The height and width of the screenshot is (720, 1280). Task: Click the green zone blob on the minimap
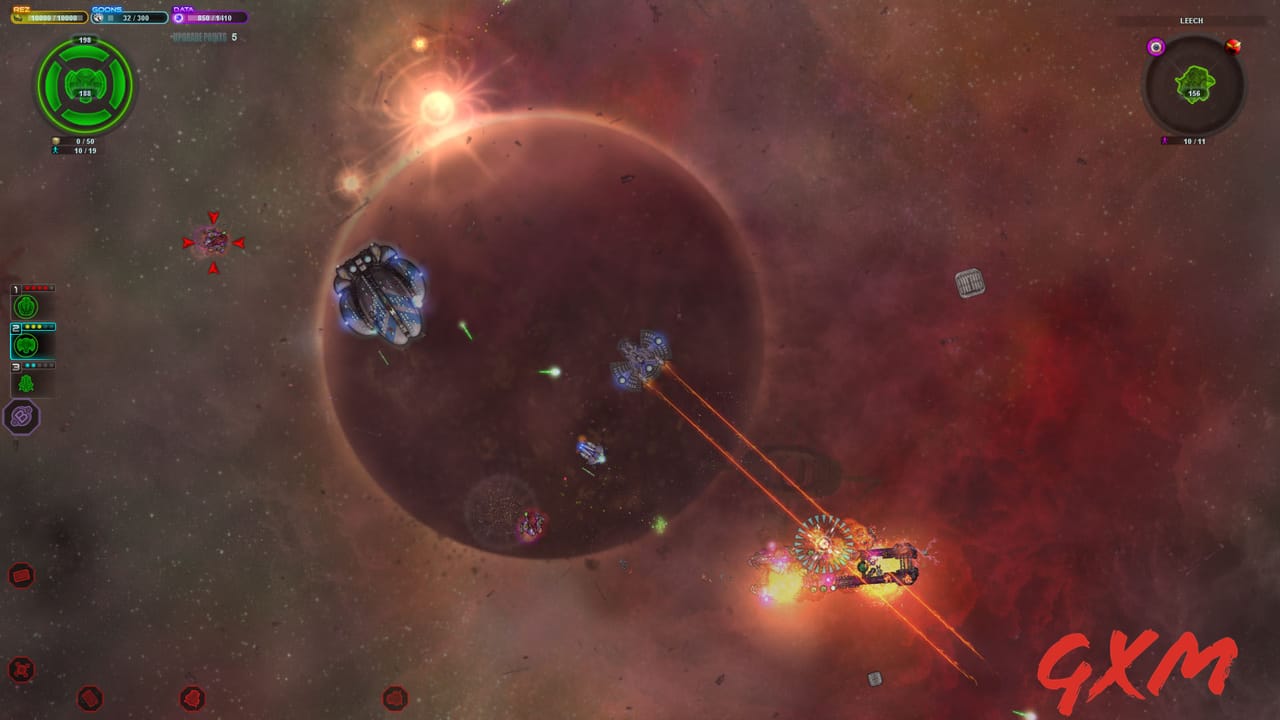click(1192, 81)
